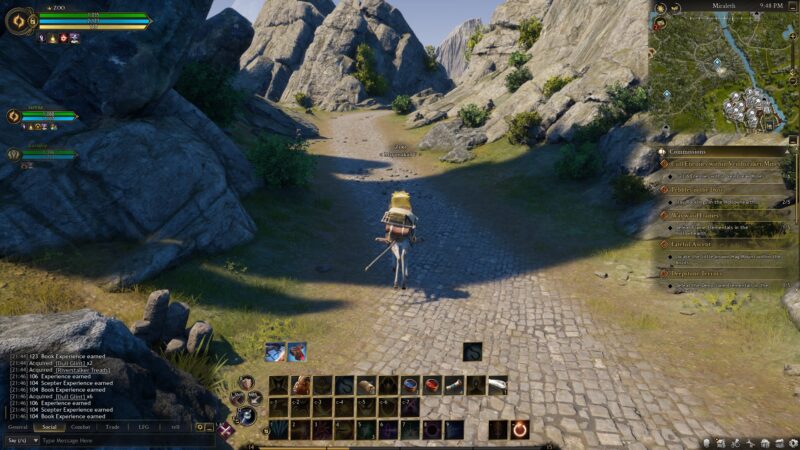The height and width of the screenshot is (450, 800).
Task: Open the Combat chat tab
Action: tap(81, 426)
